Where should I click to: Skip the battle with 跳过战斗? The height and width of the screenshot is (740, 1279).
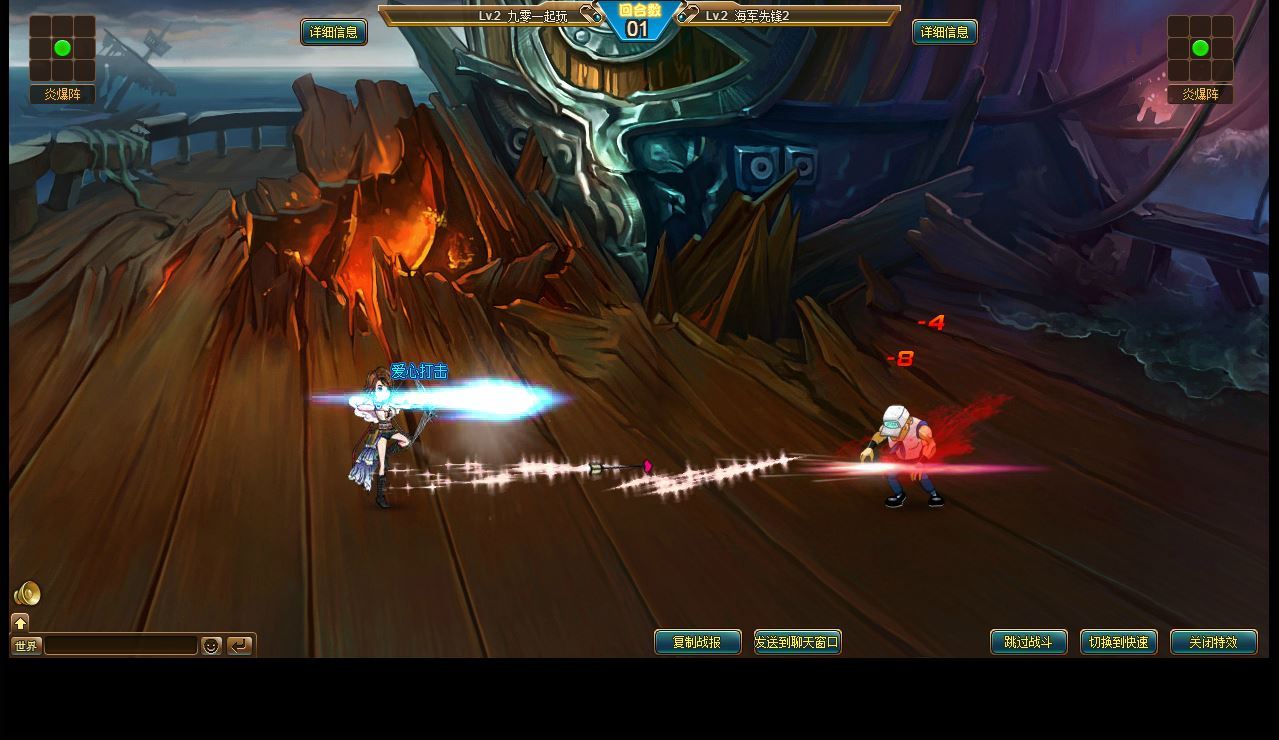pos(1028,642)
